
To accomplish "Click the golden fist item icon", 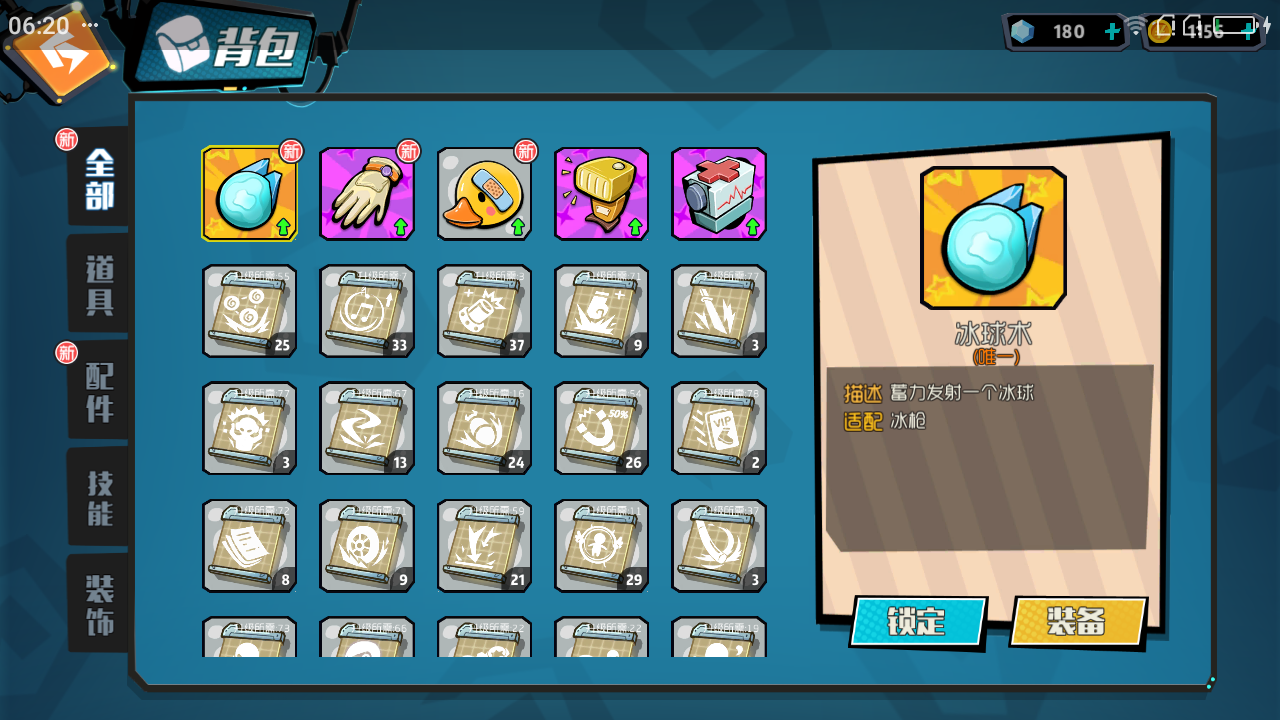I will click(x=601, y=194).
